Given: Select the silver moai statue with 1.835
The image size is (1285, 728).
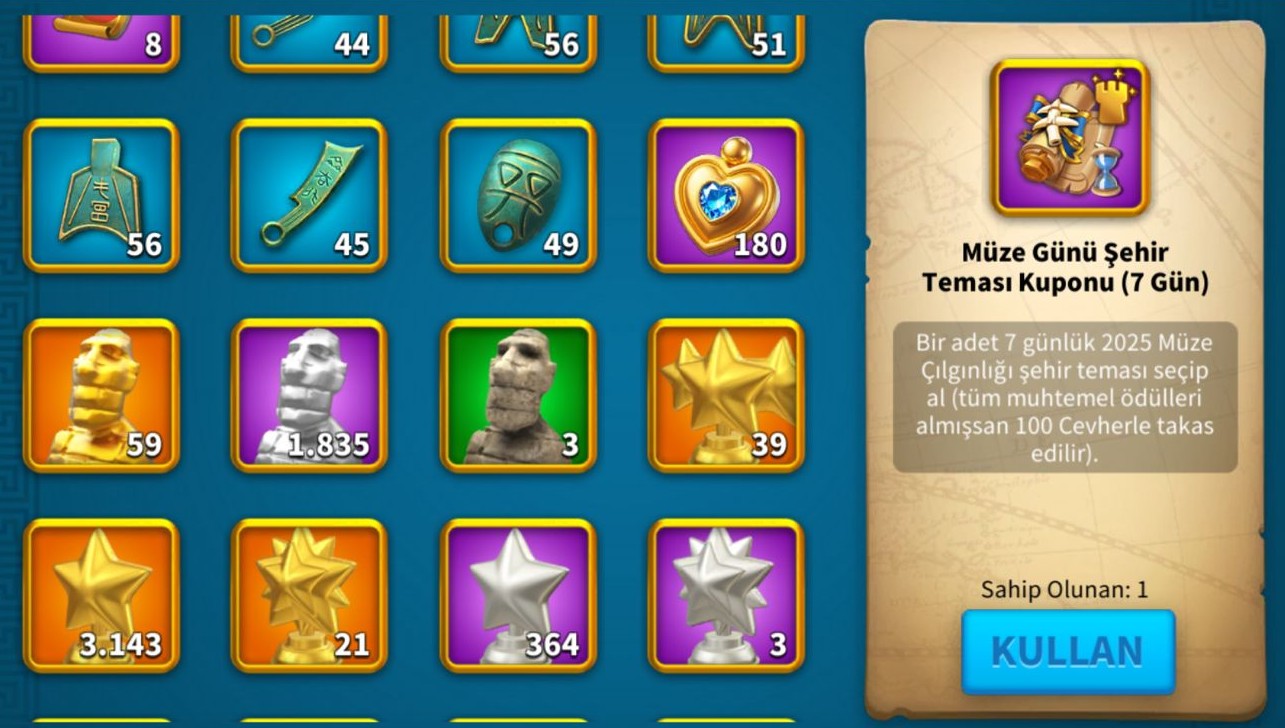Looking at the screenshot, I should pos(309,396).
